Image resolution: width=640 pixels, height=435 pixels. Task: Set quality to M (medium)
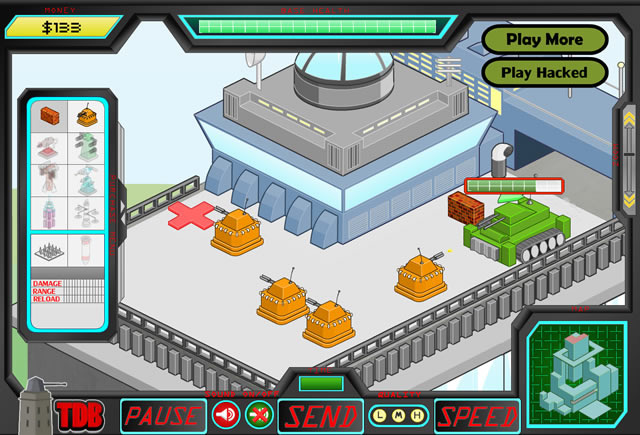399,415
